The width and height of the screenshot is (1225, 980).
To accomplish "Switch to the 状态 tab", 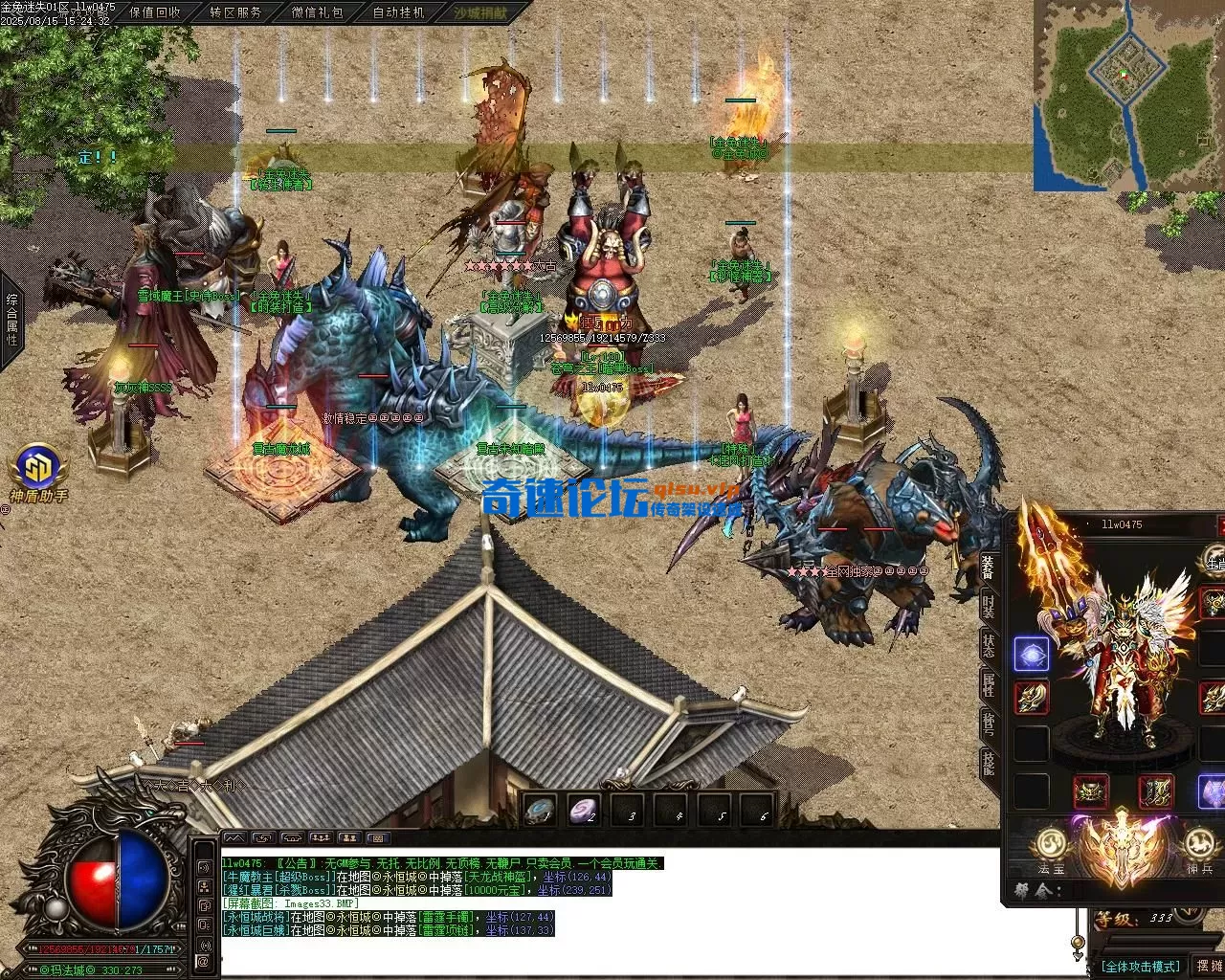I will point(989,645).
